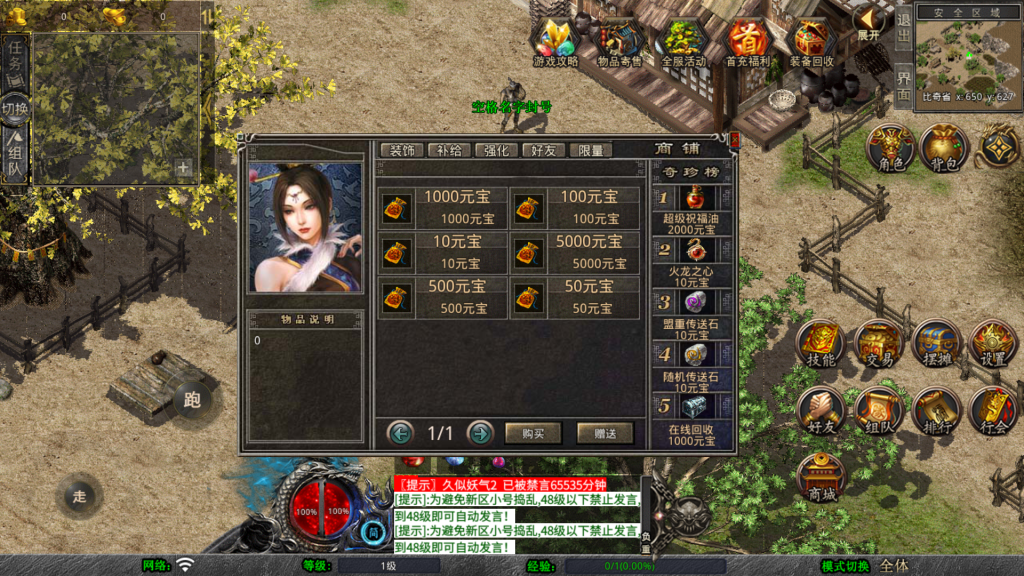Screen dimensions: 1024x576
Task: Choose the 5000元宝 shop item
Action: pos(575,252)
